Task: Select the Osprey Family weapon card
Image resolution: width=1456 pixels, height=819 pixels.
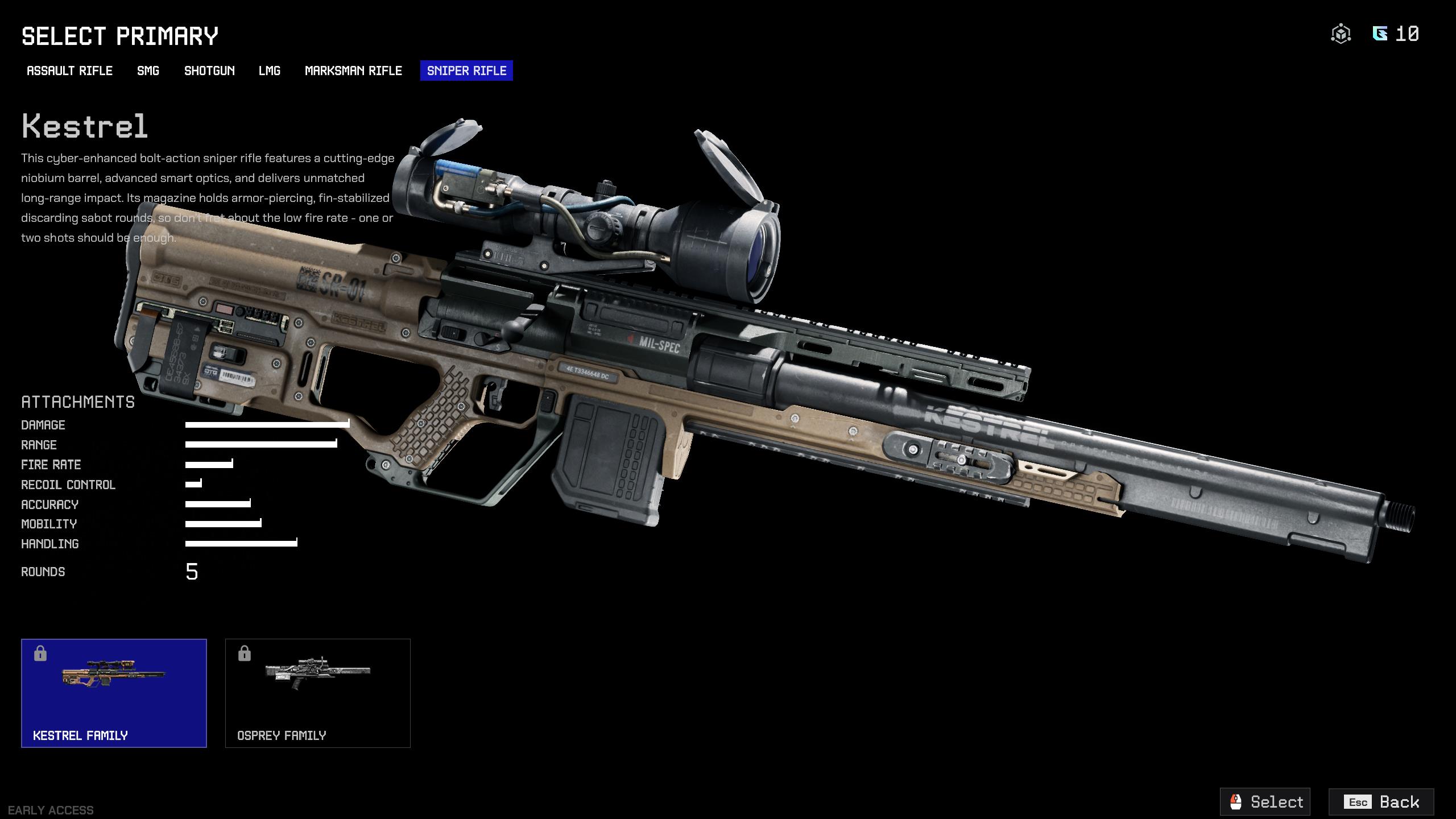Action: (318, 693)
